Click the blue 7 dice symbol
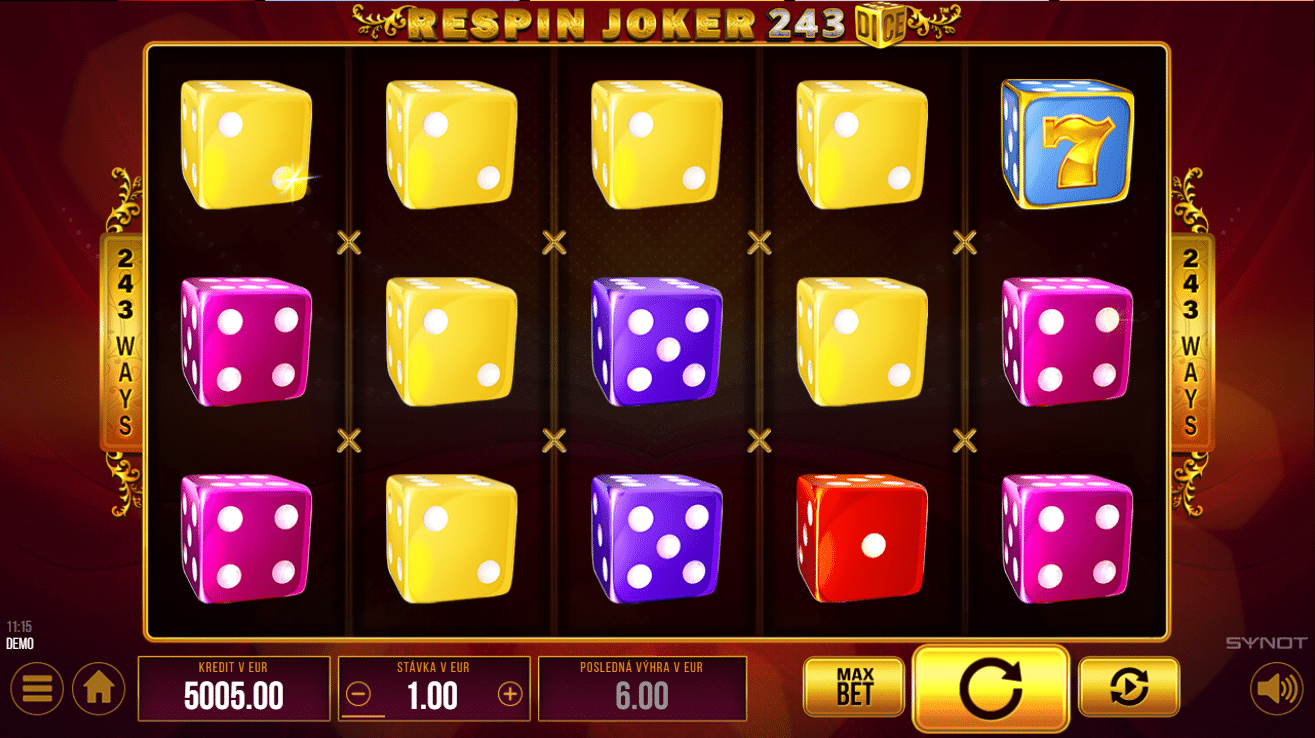 point(1065,142)
